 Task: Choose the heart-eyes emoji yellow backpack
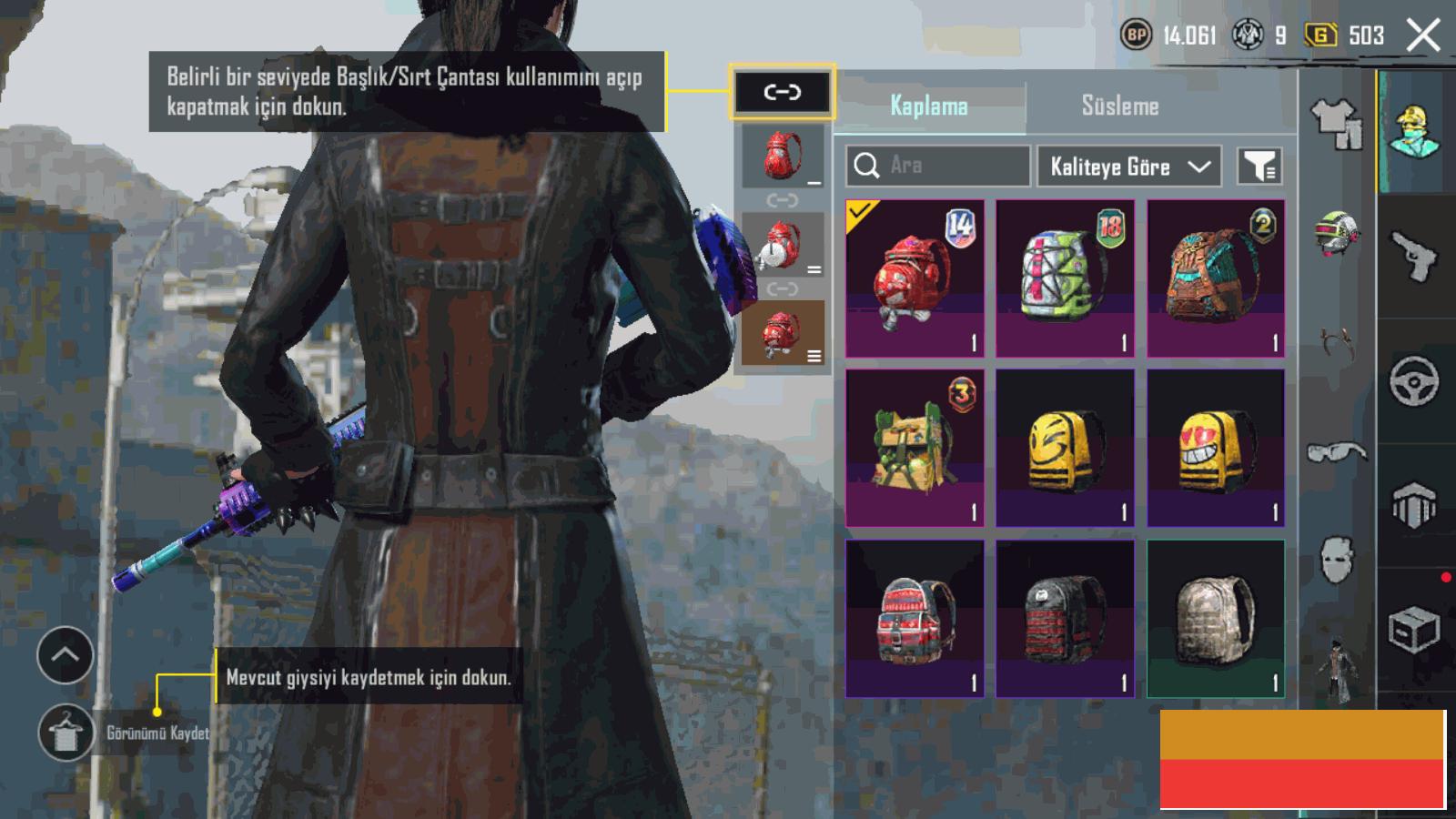point(1216,448)
